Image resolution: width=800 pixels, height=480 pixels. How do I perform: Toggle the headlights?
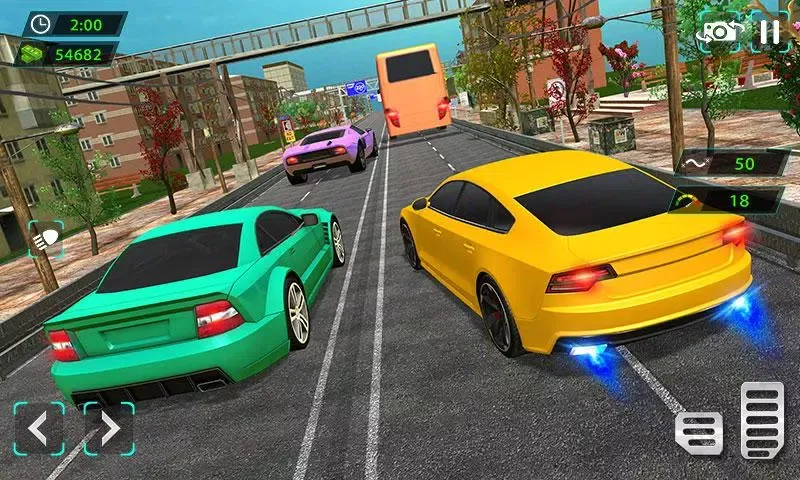click(x=46, y=240)
